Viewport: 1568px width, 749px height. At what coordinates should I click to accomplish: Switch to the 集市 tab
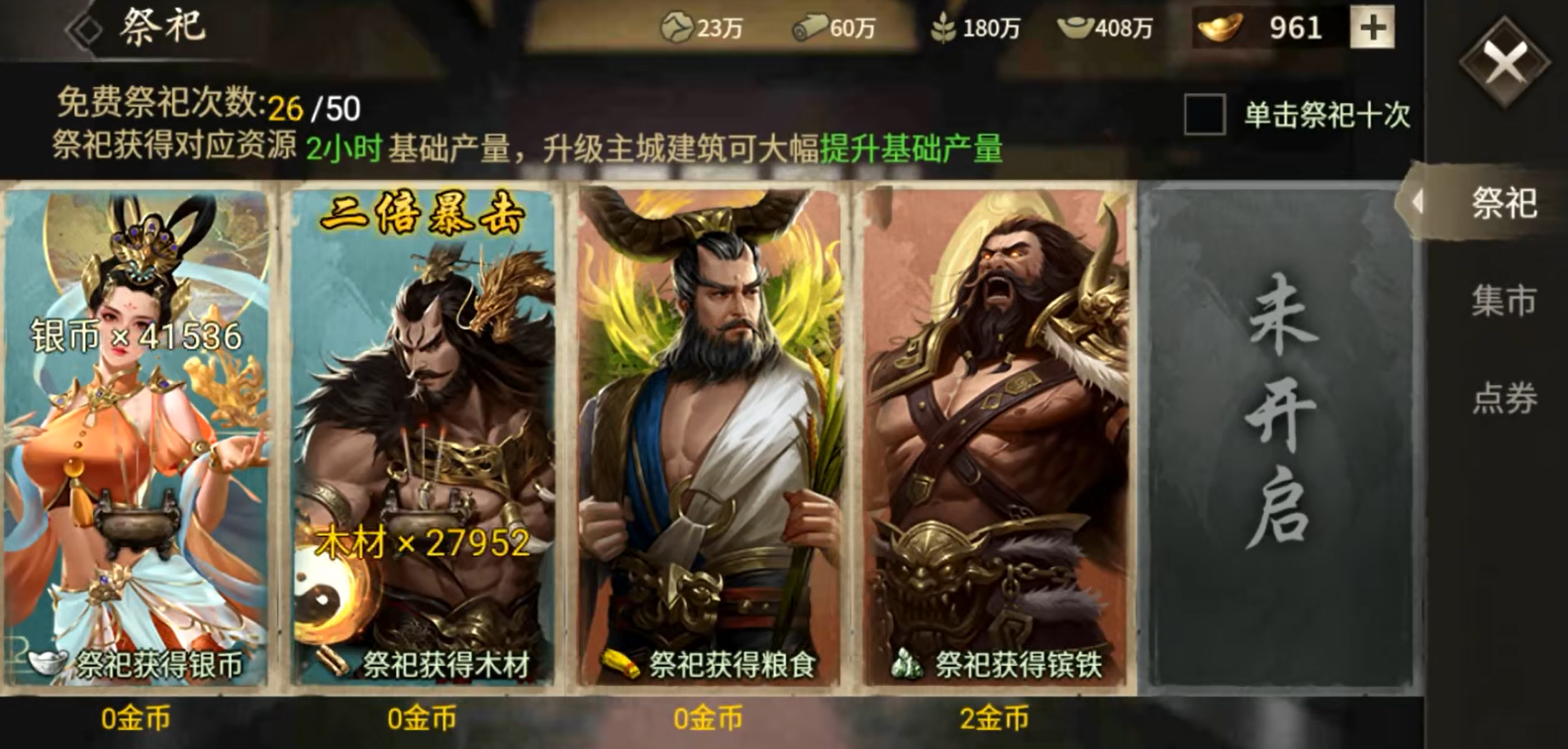[1503, 303]
